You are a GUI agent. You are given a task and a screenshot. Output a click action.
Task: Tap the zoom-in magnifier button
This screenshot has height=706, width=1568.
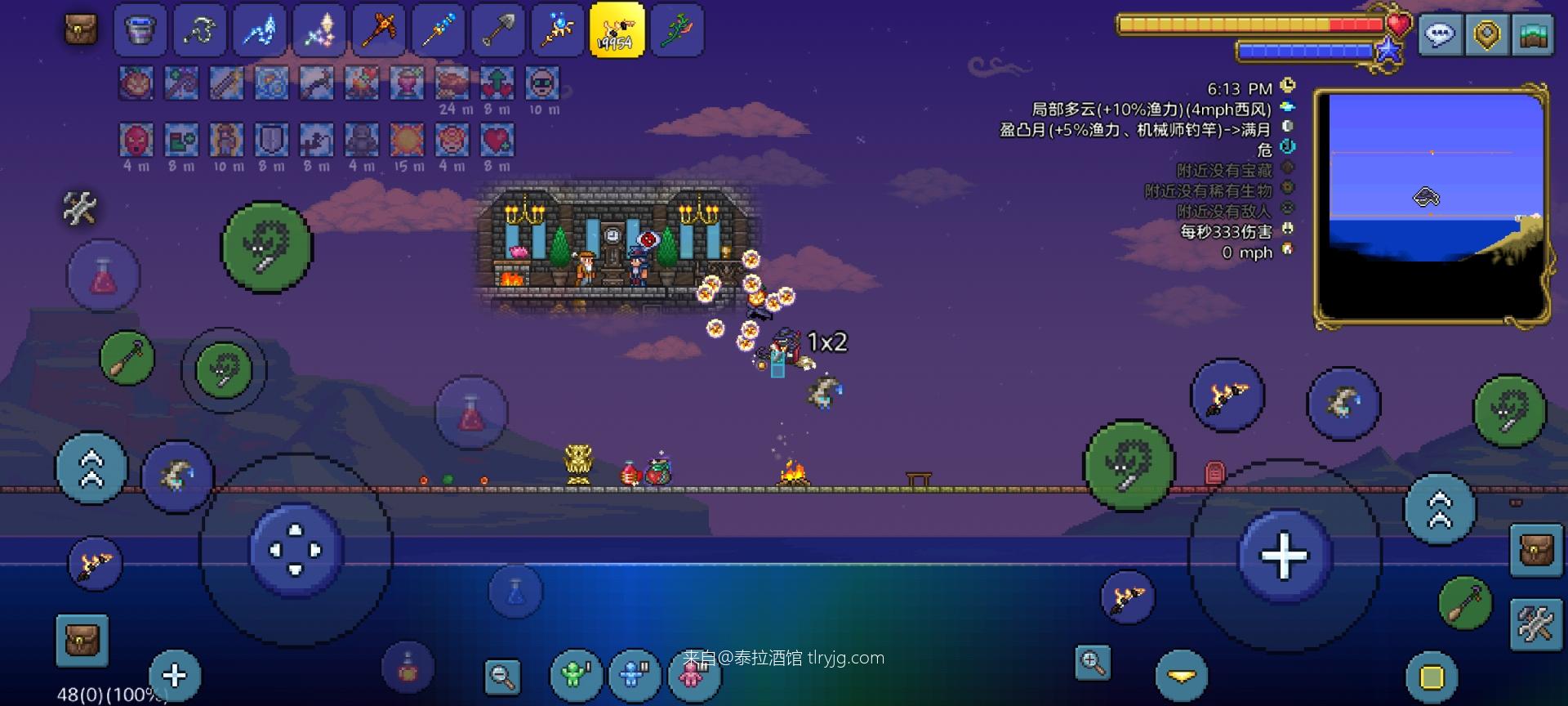pyautogui.click(x=1093, y=663)
